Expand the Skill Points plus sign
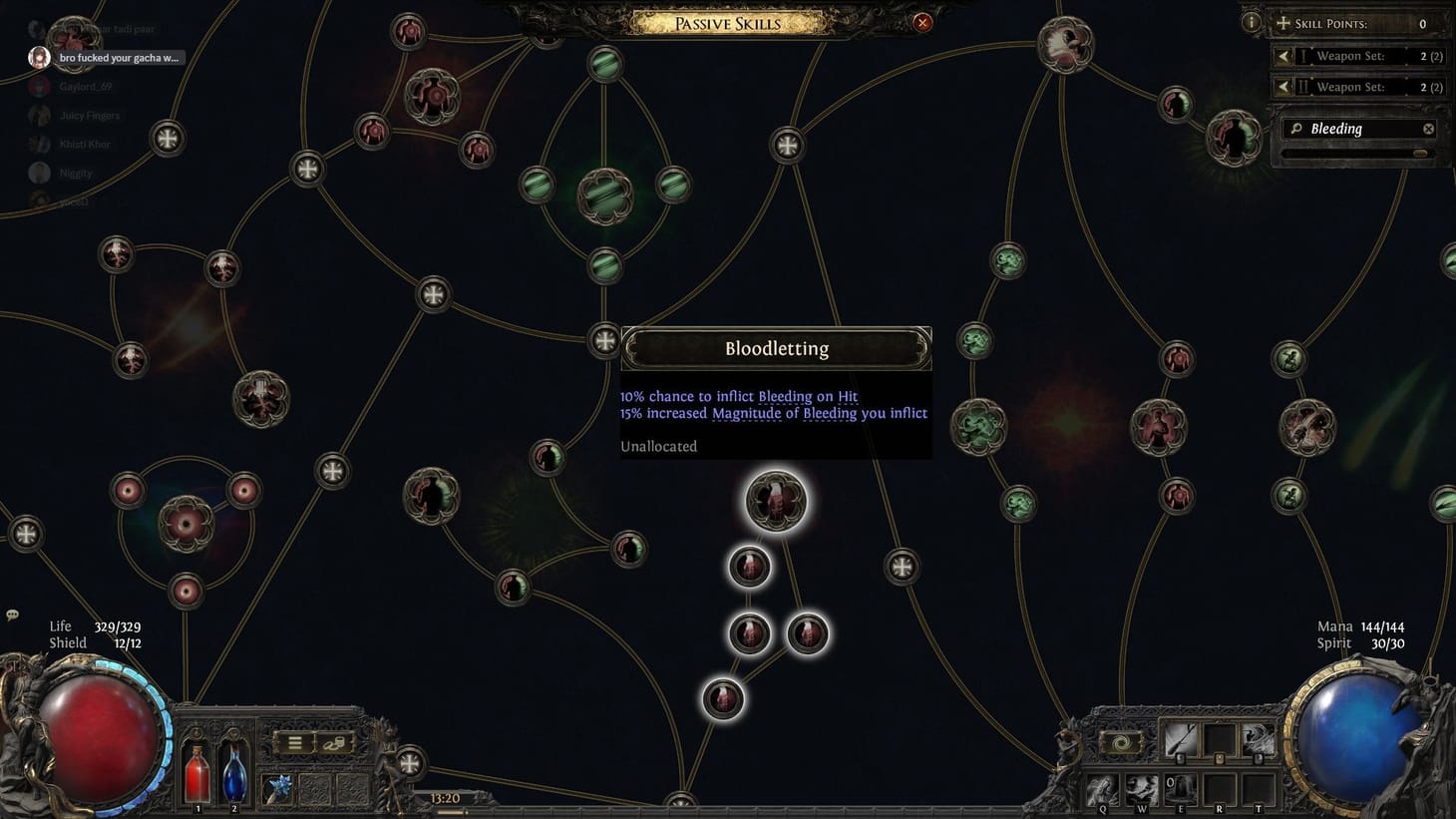Screen dimensions: 1456x819 1283,23
